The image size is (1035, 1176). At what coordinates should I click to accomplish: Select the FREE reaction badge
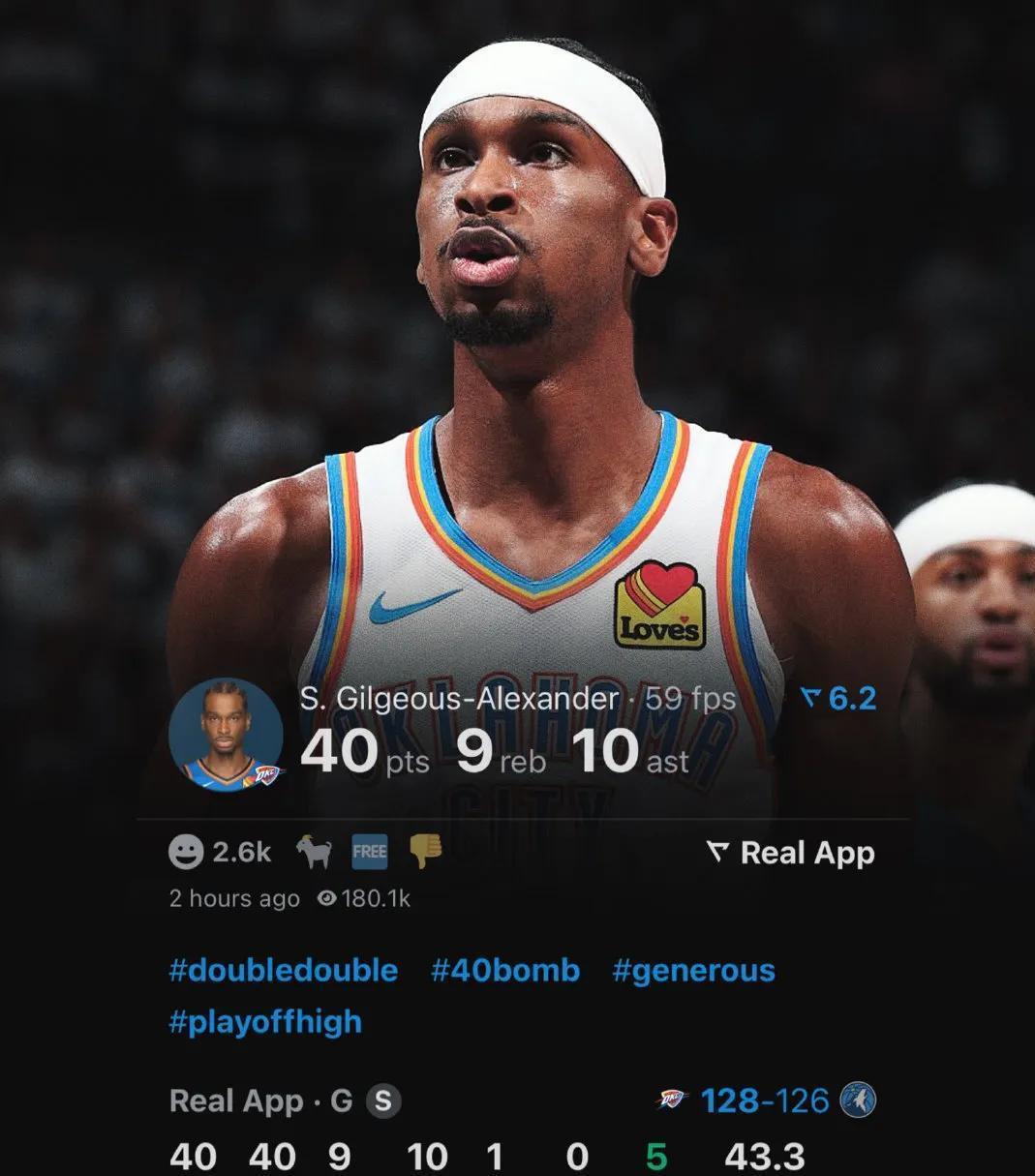(369, 852)
